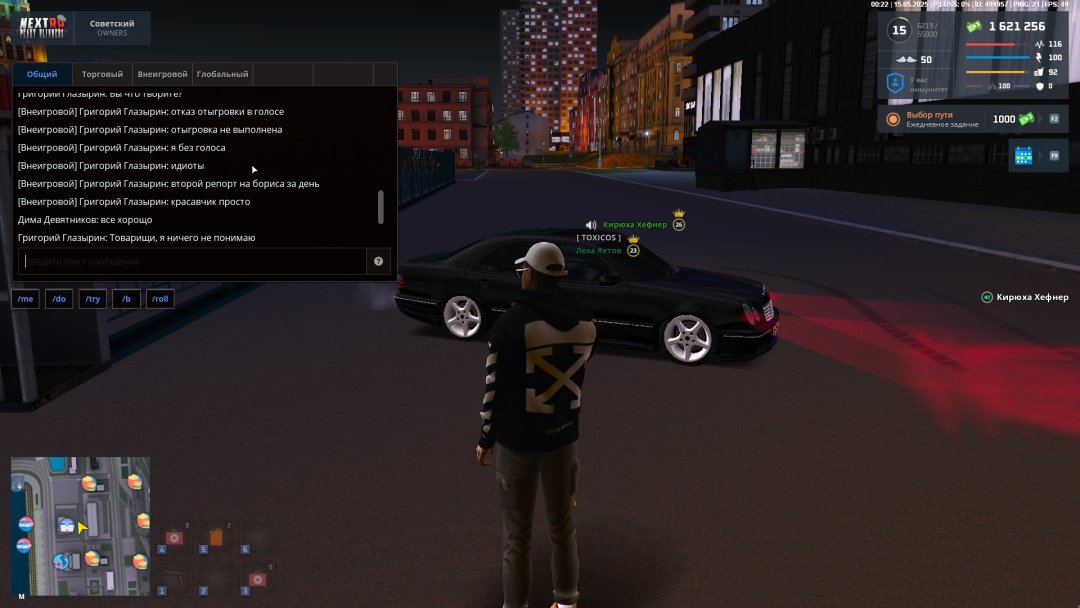This screenshot has width=1080, height=608.
Task: Click the Советский OWNERS server label
Action: 112,28
